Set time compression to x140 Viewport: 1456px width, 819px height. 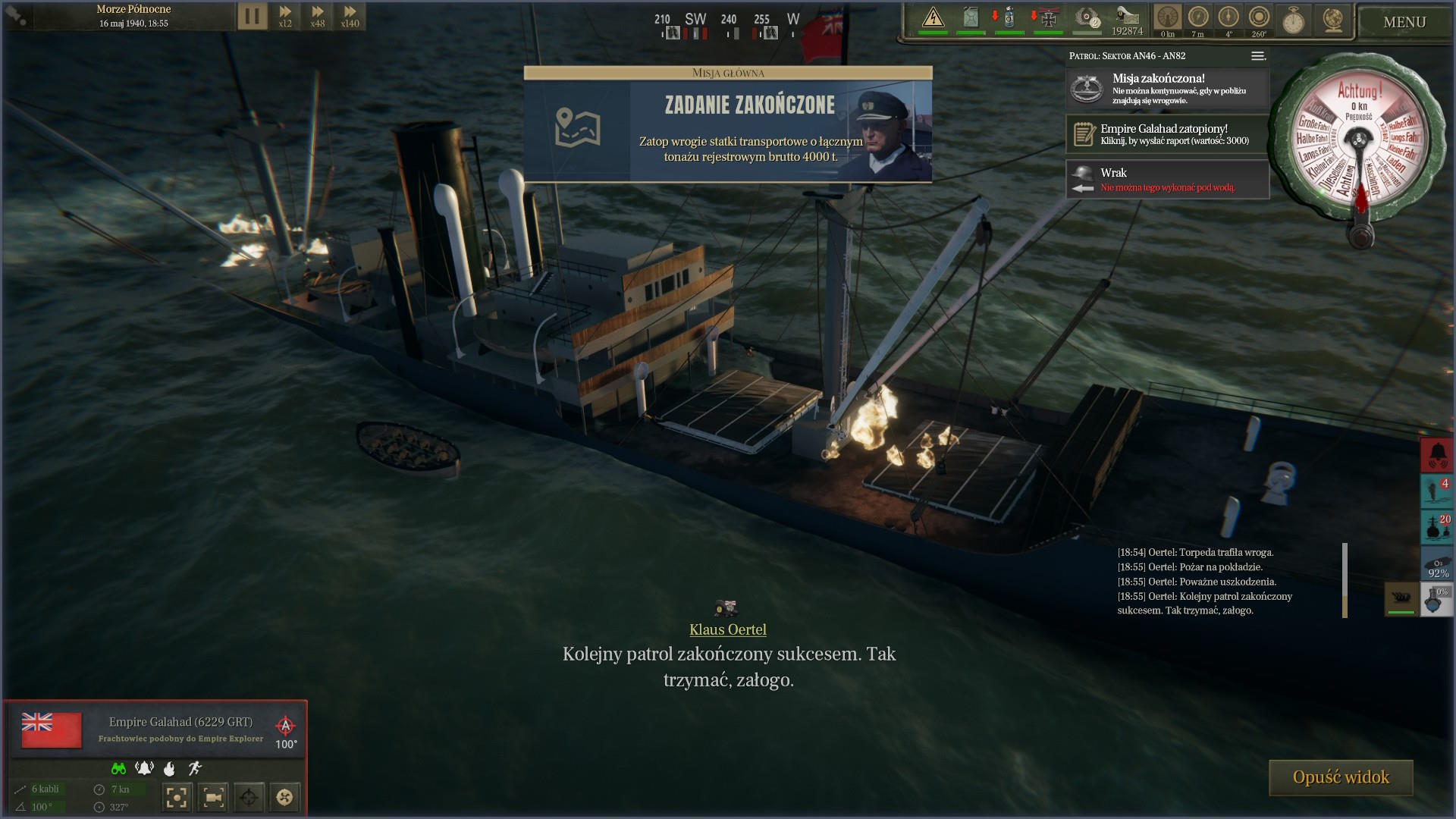pos(350,16)
